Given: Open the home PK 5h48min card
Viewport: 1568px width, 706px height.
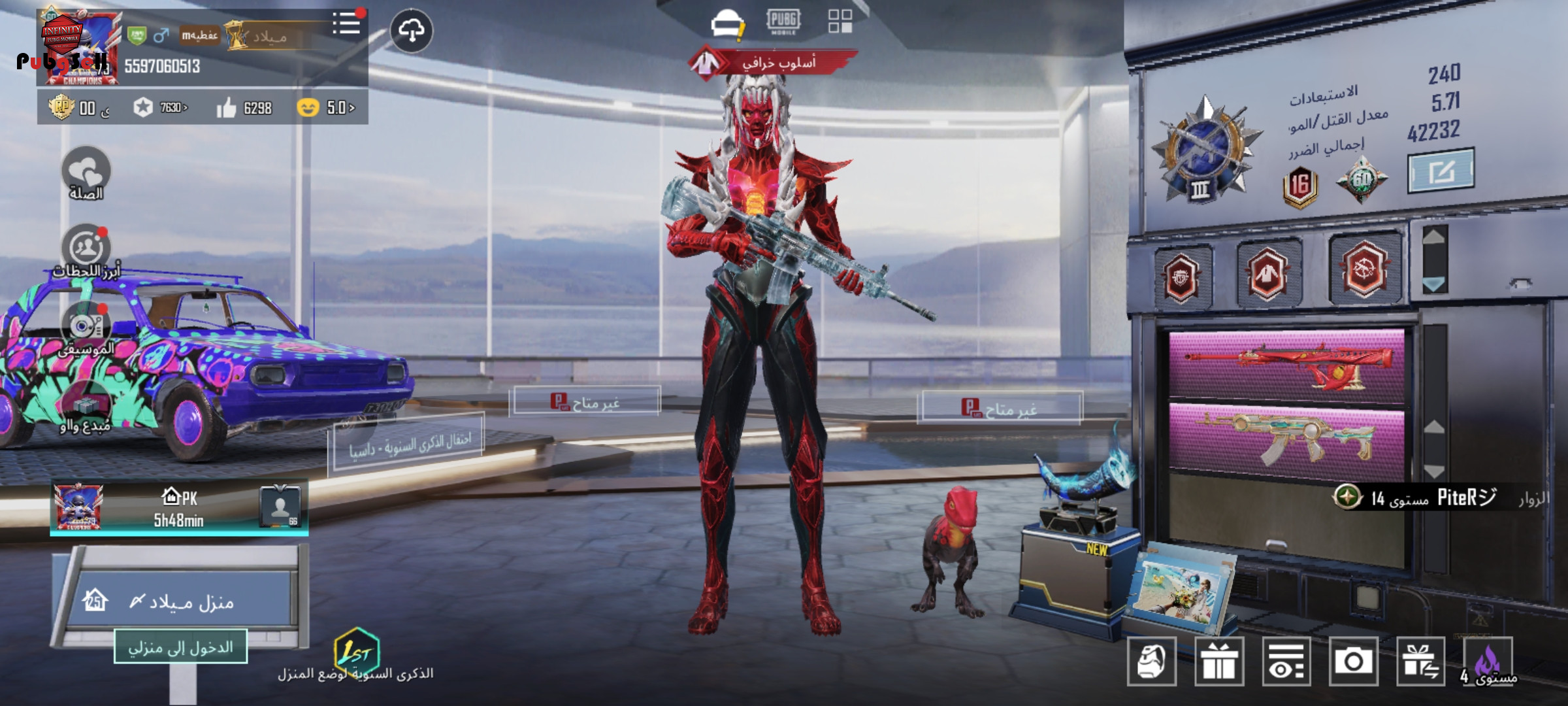Looking at the screenshot, I should pyautogui.click(x=179, y=508).
